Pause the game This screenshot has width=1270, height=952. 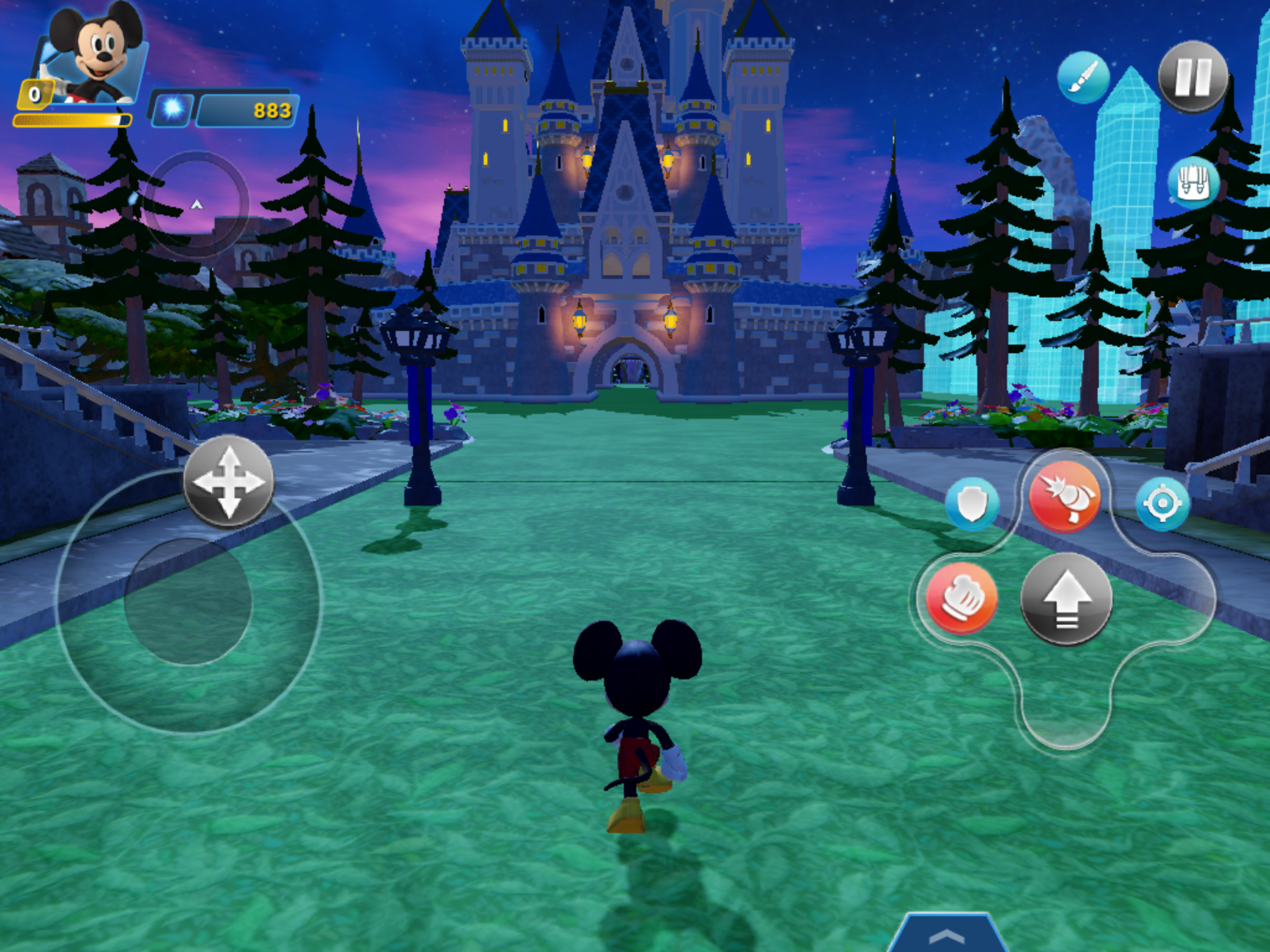[x=1192, y=77]
